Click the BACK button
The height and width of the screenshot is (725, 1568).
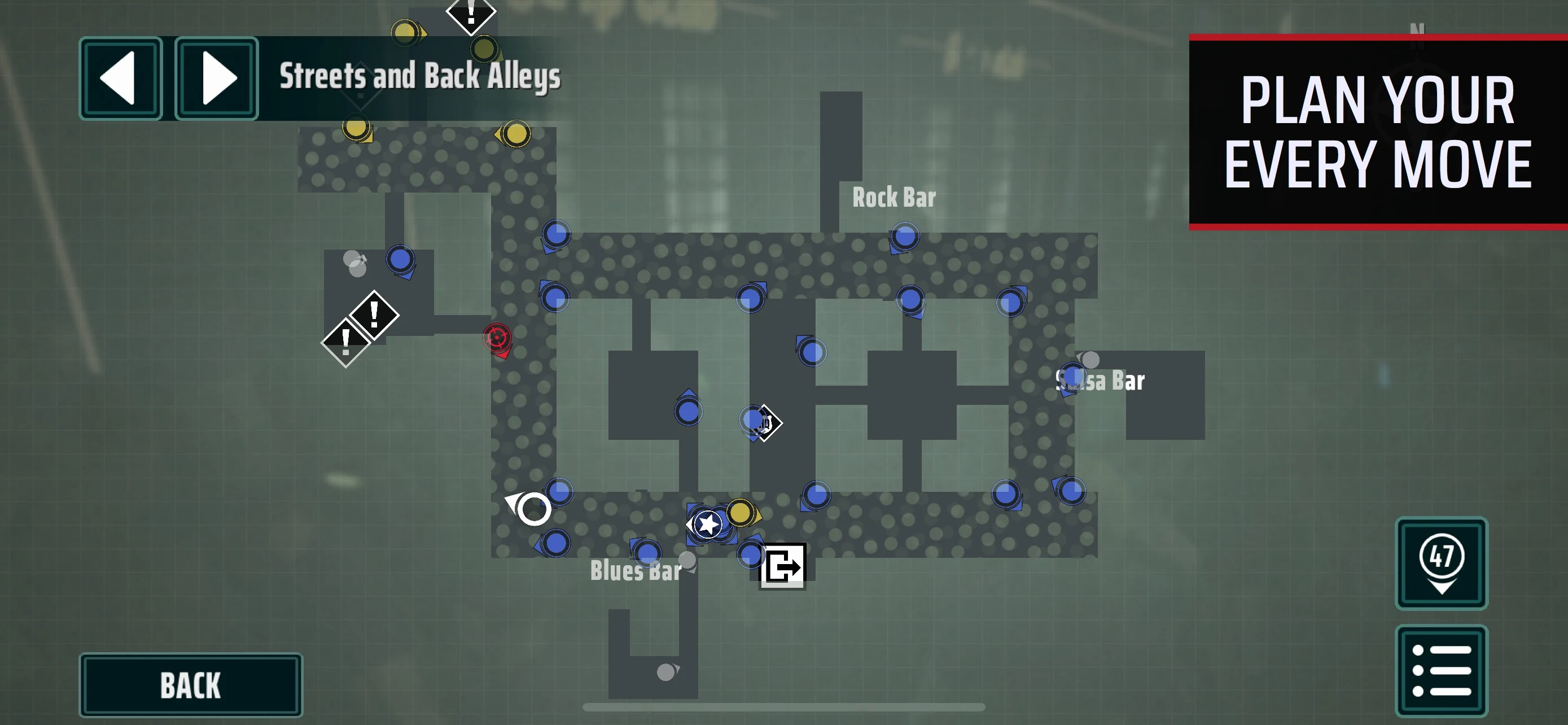[191, 685]
